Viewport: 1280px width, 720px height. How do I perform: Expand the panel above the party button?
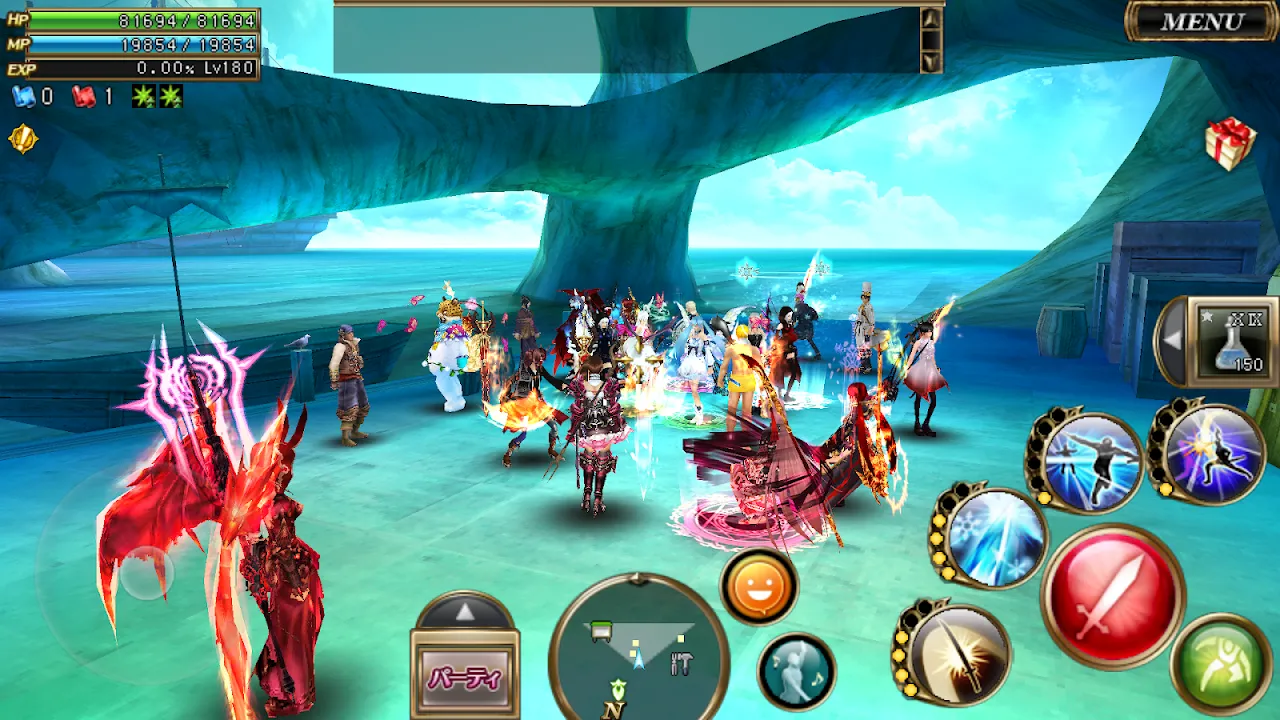pyautogui.click(x=465, y=611)
